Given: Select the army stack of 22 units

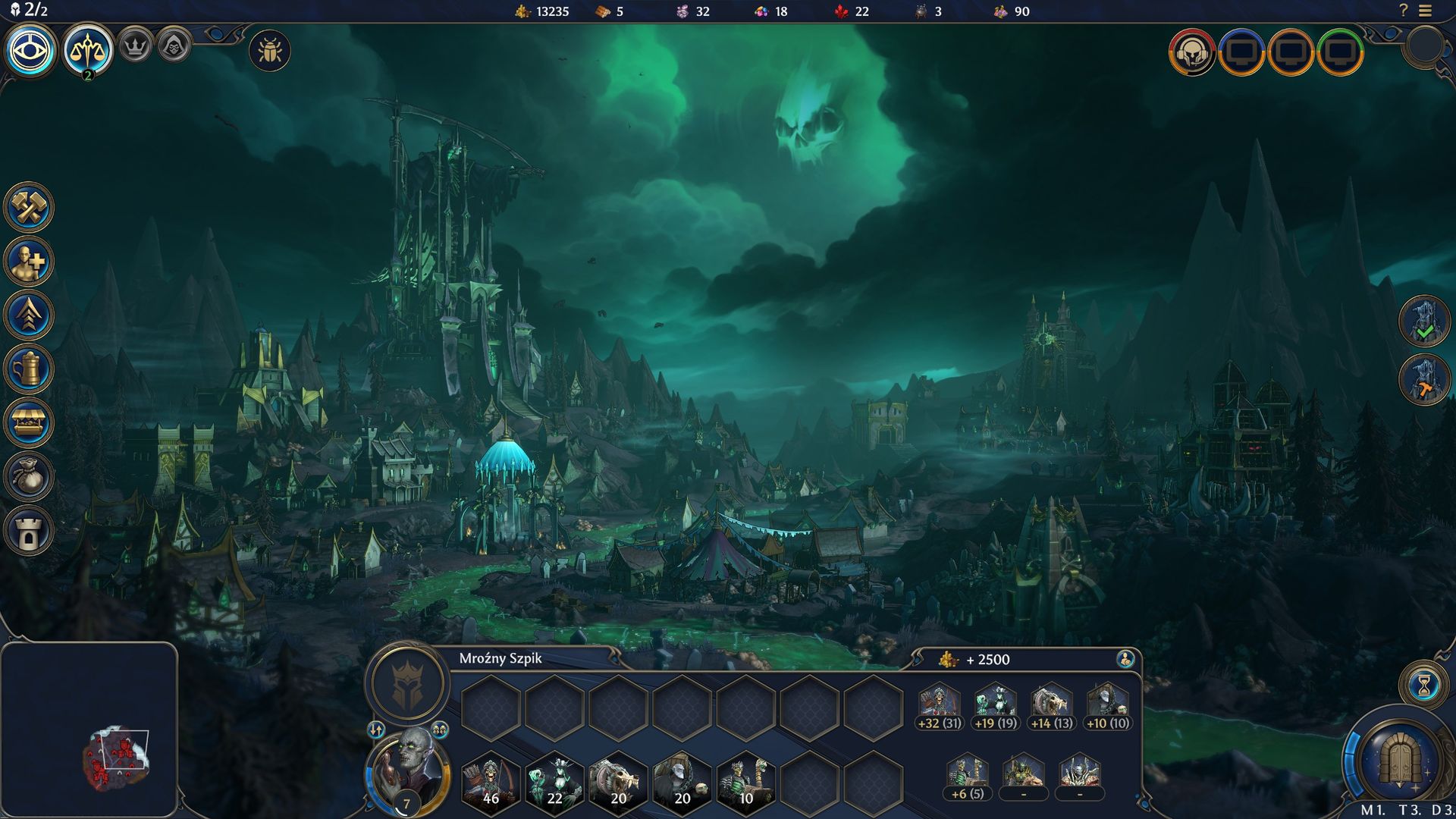Looking at the screenshot, I should 554,781.
